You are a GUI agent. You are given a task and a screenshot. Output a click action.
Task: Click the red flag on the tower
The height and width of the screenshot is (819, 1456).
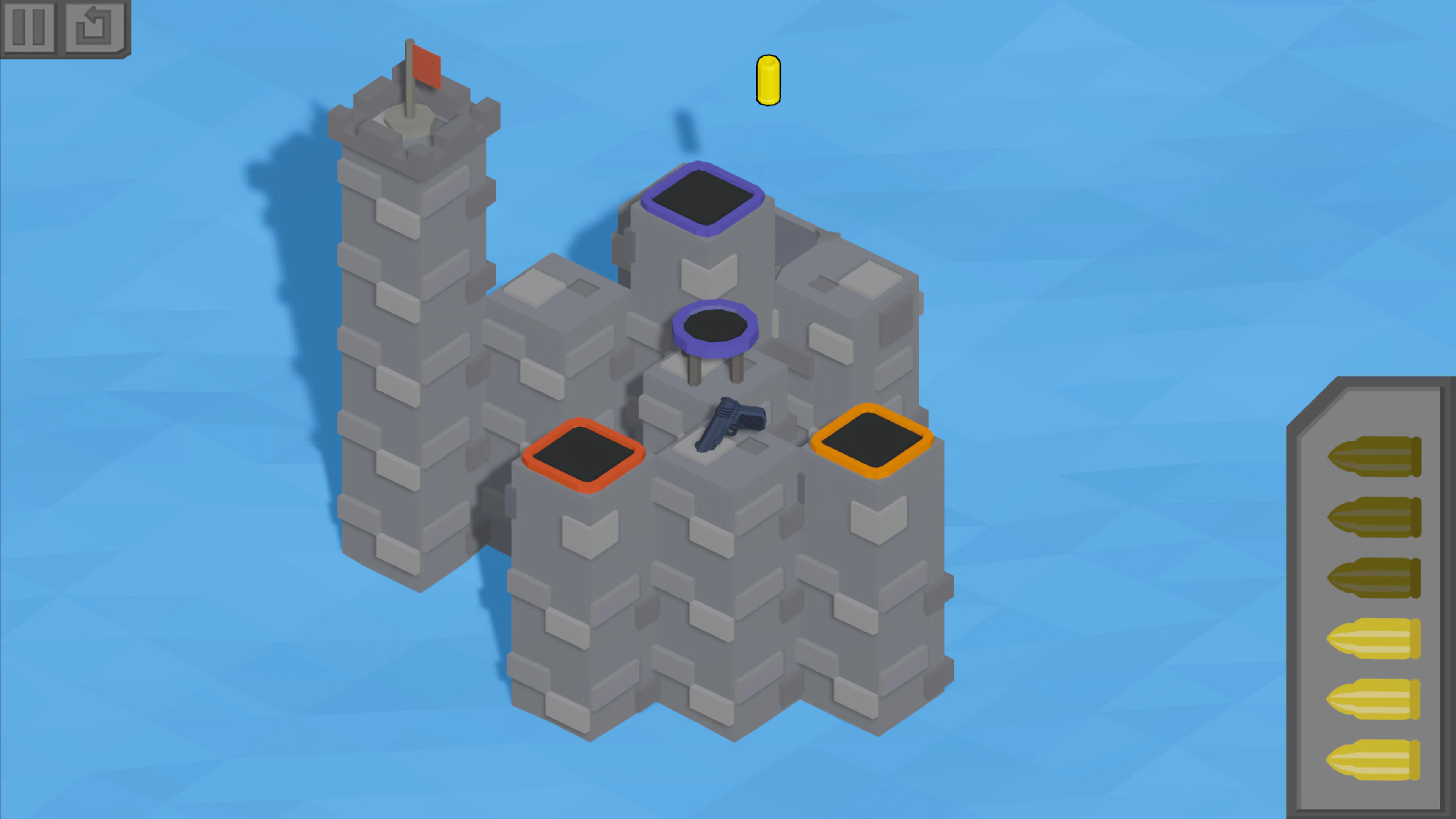(426, 67)
